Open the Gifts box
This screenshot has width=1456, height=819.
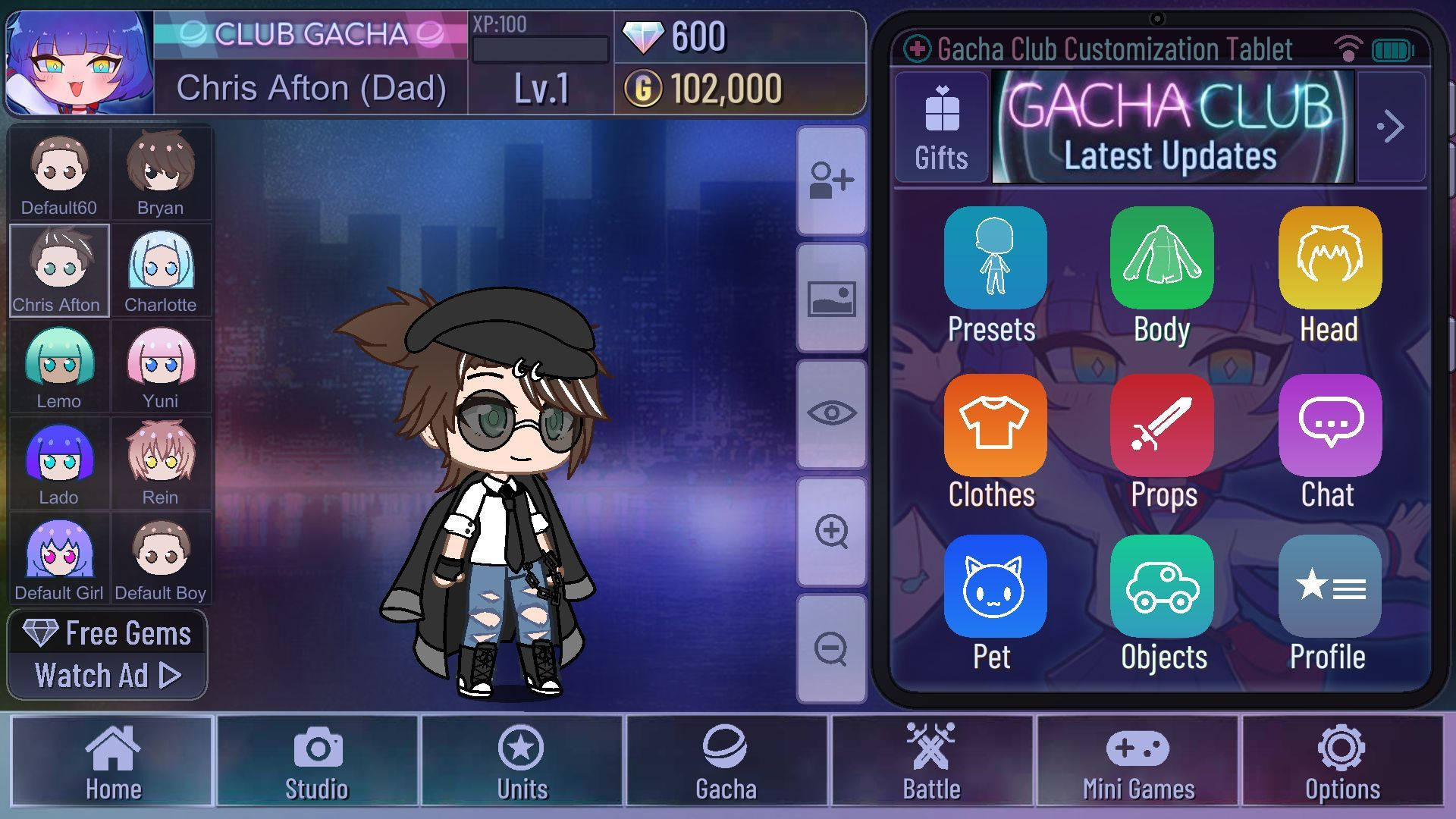coord(941,127)
